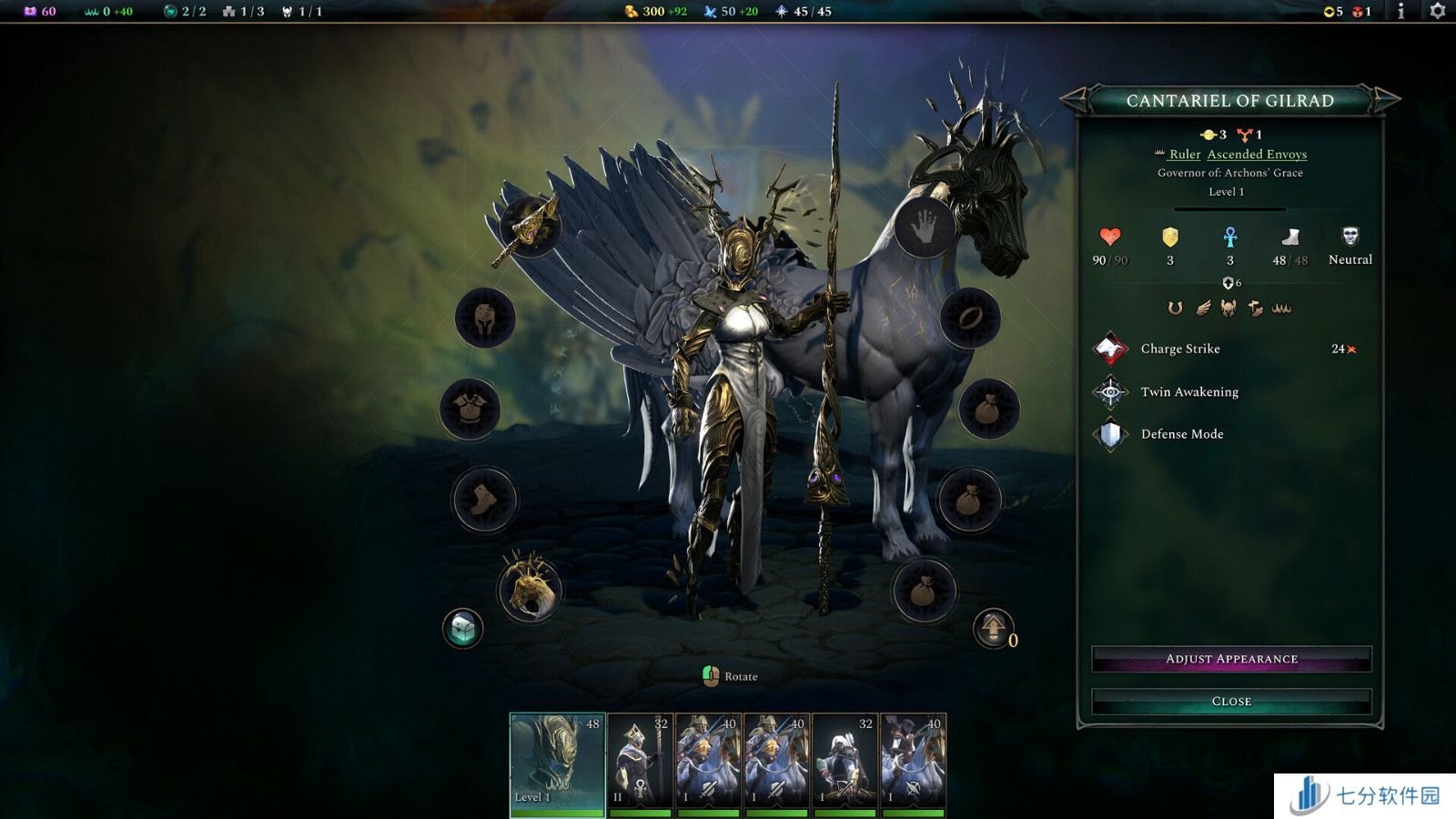Follow the Ascended Envoys link
The width and height of the screenshot is (1456, 819).
(1257, 155)
